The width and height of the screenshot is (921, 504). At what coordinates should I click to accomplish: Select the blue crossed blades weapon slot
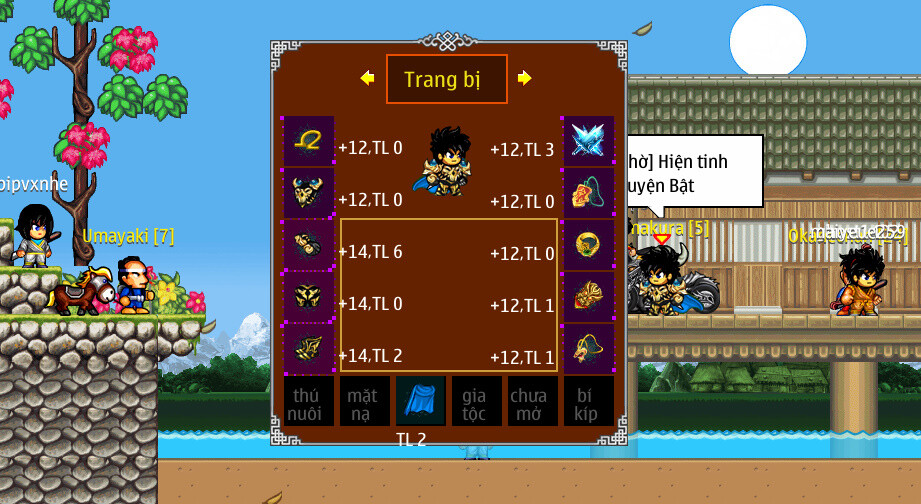pyautogui.click(x=587, y=142)
